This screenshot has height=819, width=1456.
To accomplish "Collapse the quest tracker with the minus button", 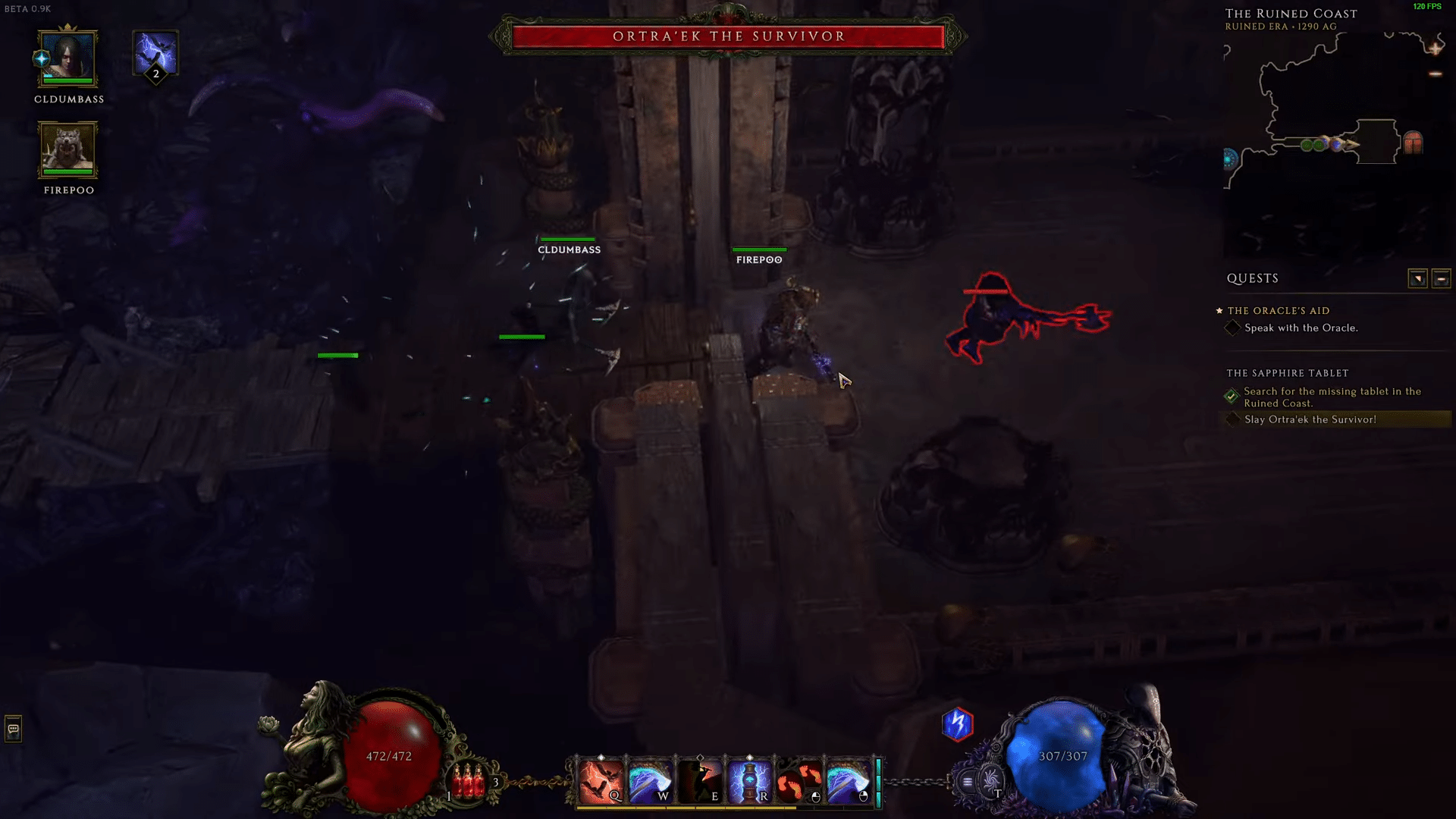I will 1440,278.
